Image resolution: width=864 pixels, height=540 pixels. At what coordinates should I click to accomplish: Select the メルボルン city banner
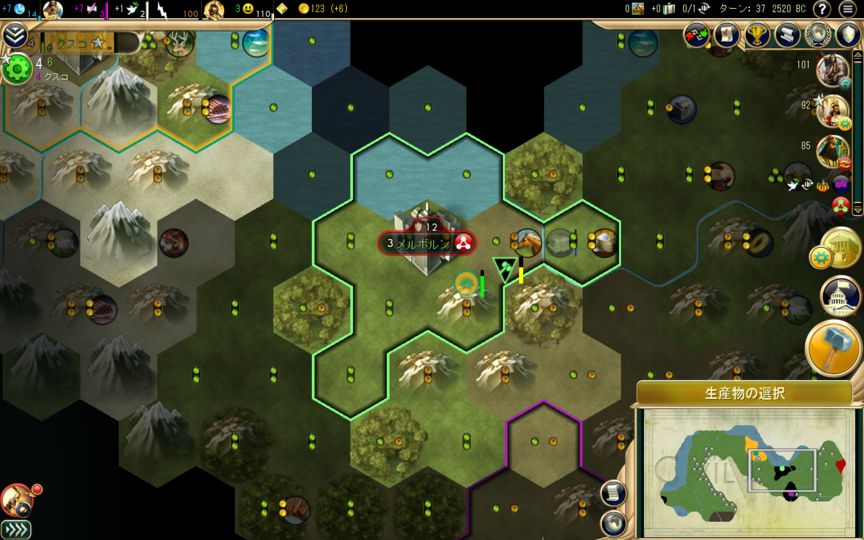coord(425,242)
